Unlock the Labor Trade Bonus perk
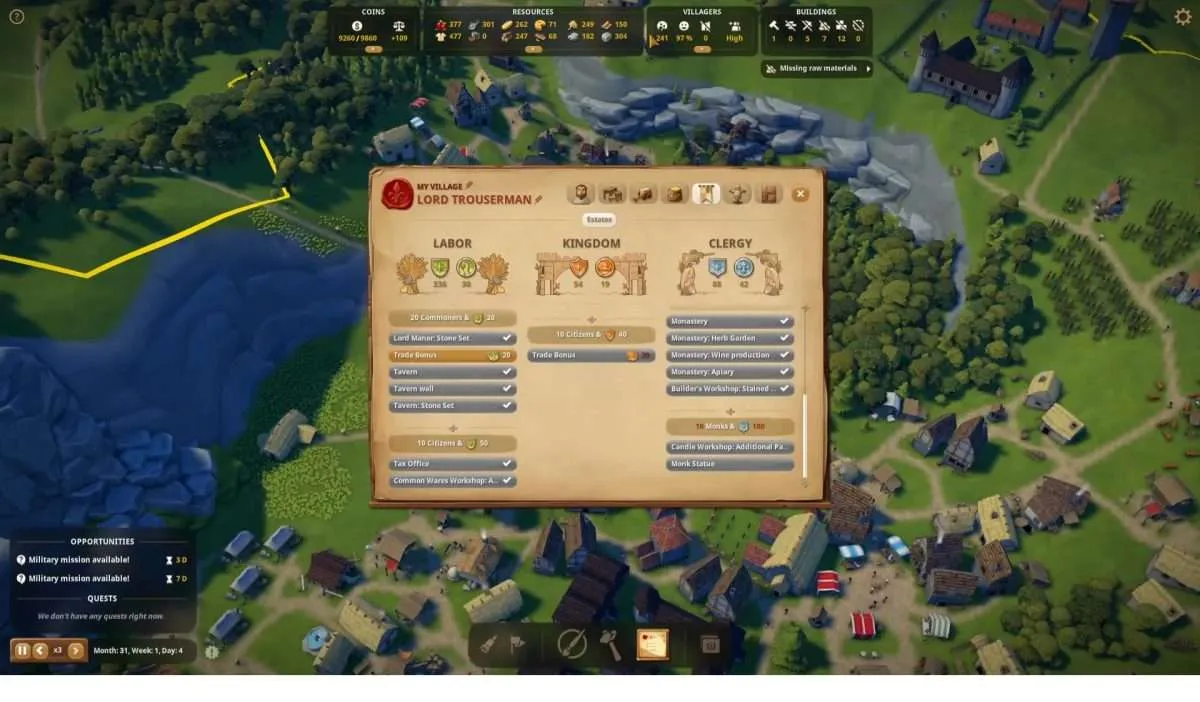The width and height of the screenshot is (1200, 702). point(452,355)
